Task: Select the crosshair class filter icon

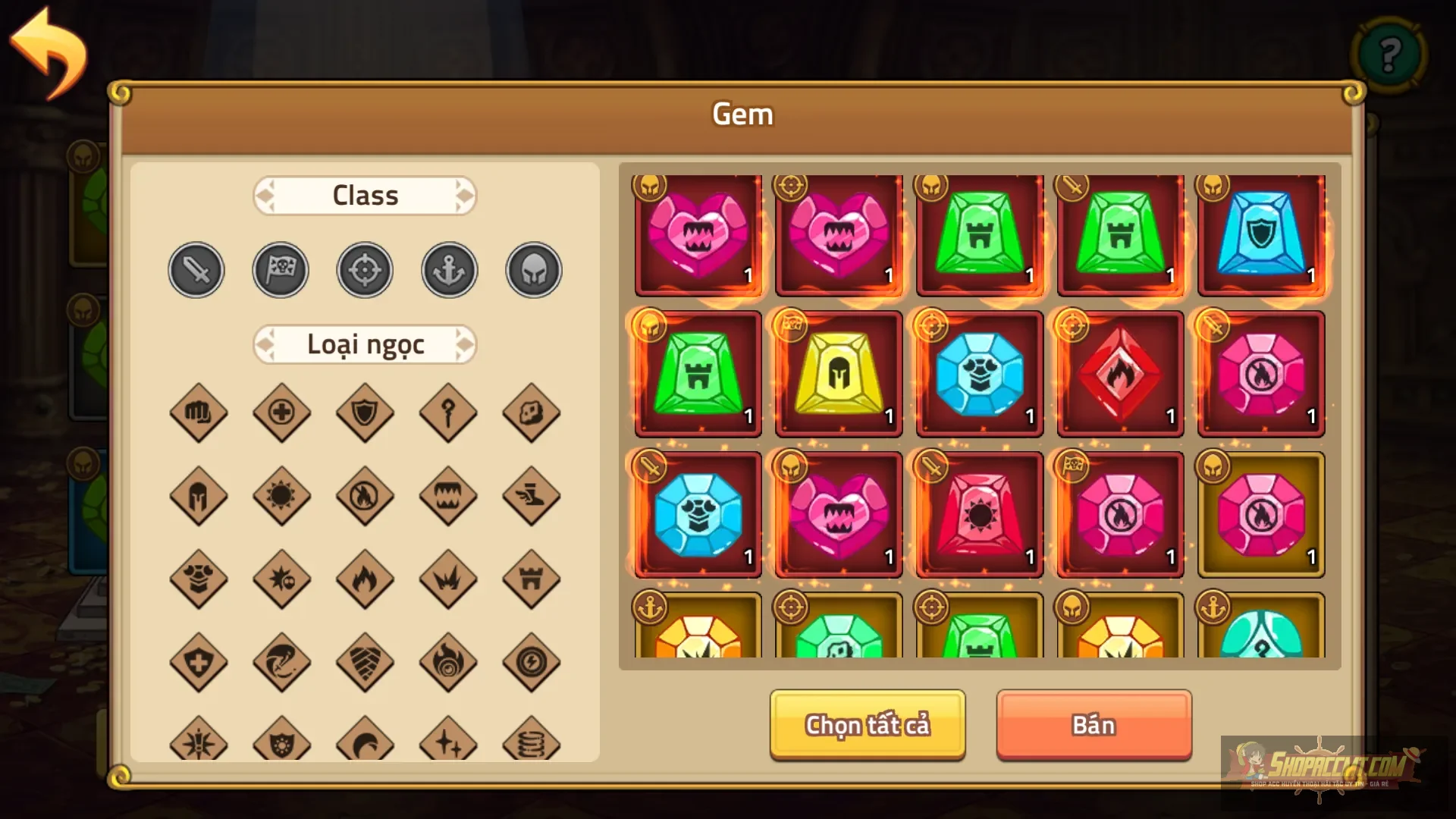Action: (365, 270)
